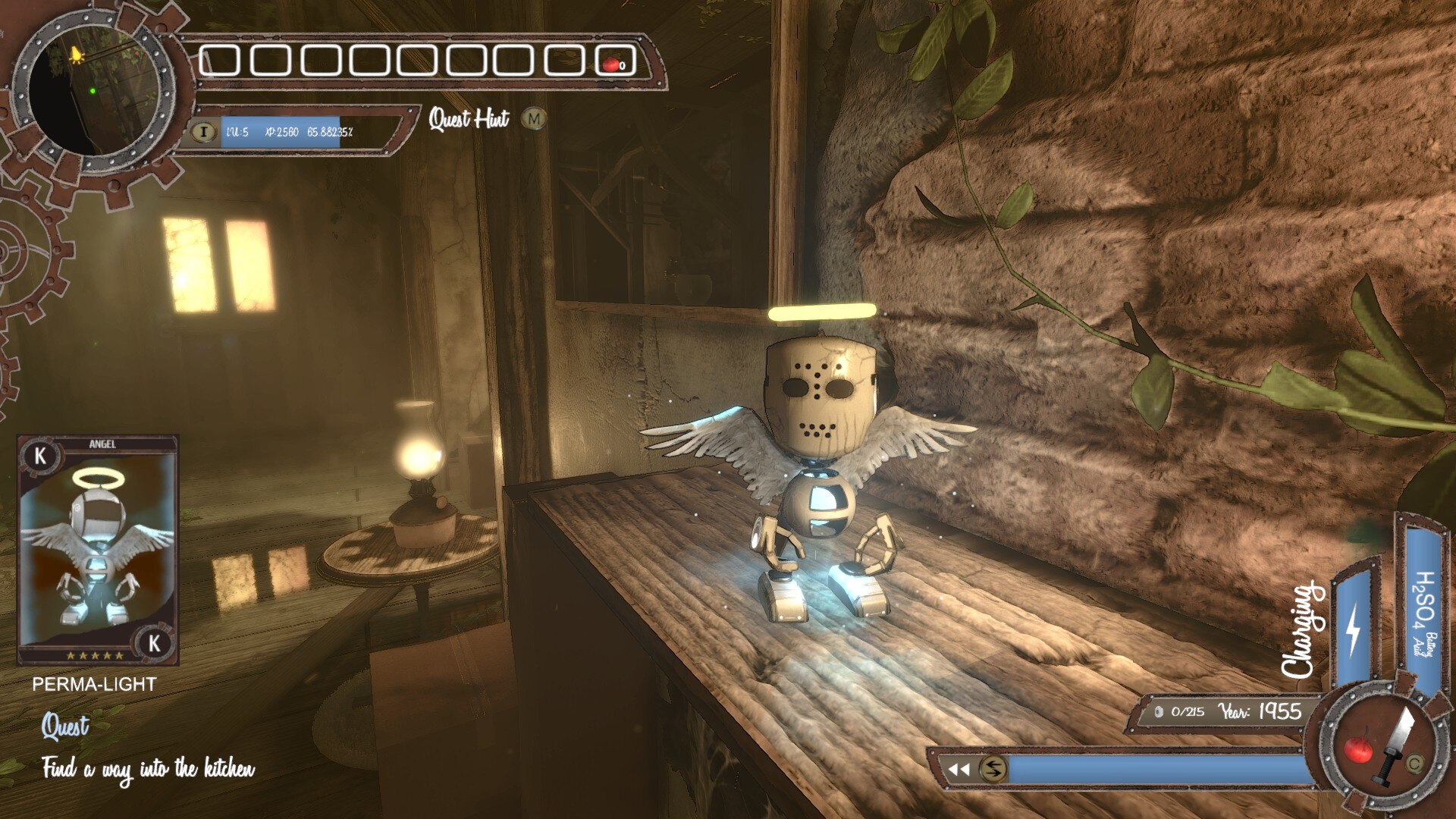Click the circular minimap
1456x819 pixels.
(91, 91)
